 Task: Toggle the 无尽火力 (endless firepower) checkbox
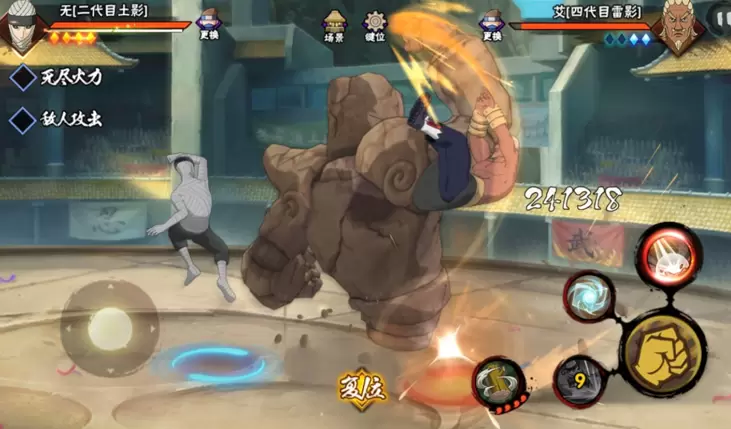pos(23,78)
